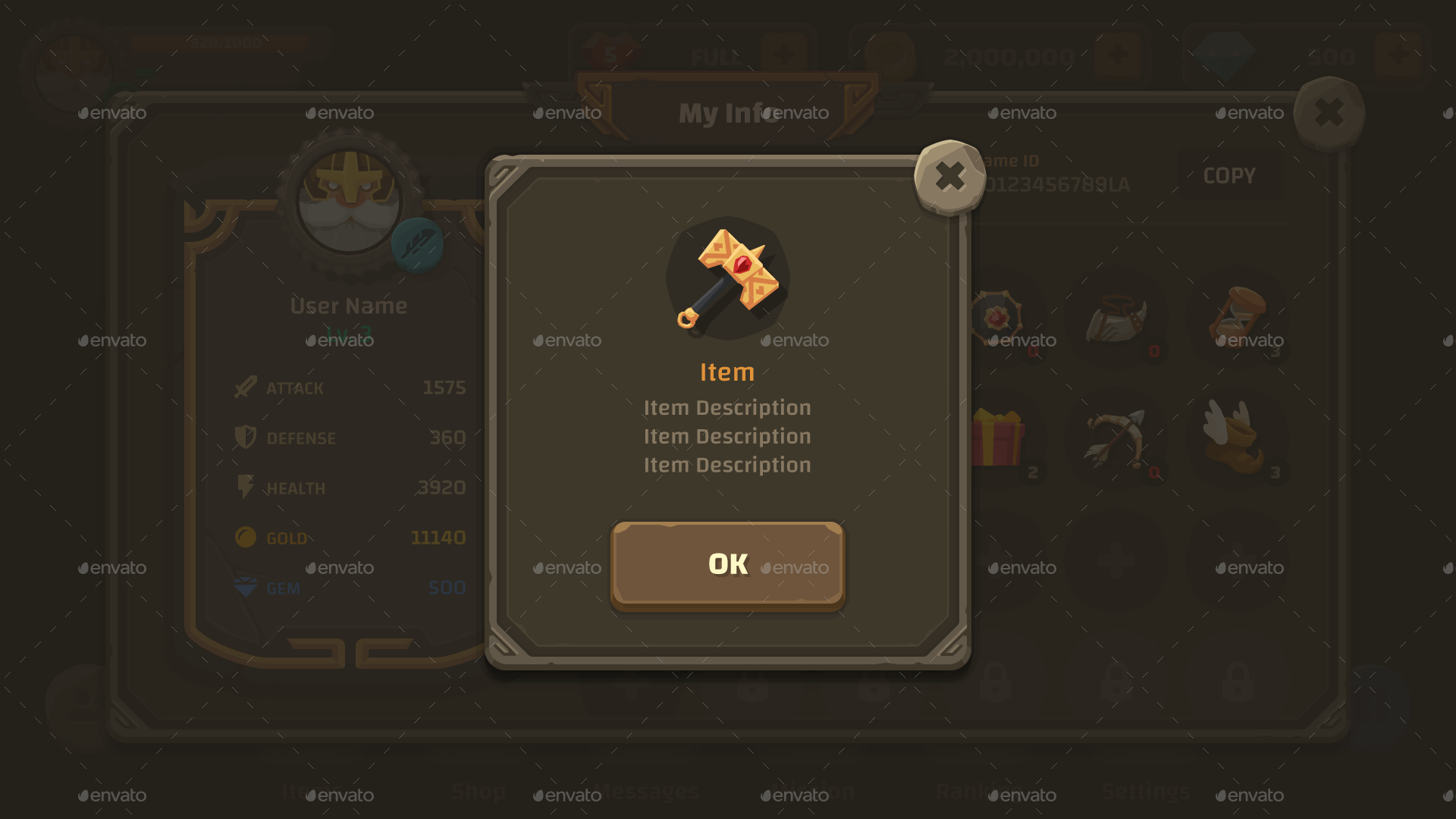Open the Shop tab
1456x819 pixels.
pos(478,791)
